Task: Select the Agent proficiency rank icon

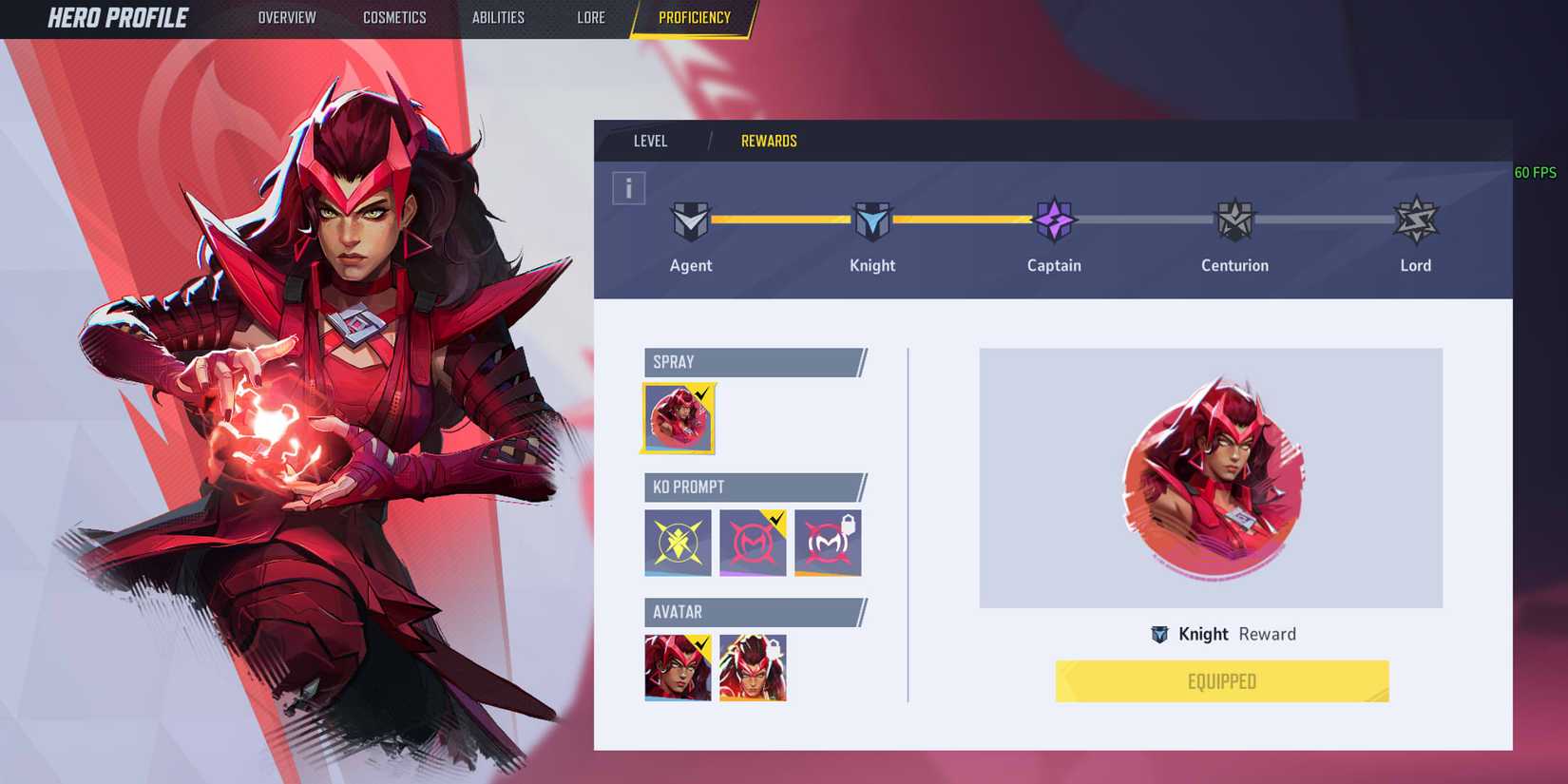Action: tap(691, 219)
